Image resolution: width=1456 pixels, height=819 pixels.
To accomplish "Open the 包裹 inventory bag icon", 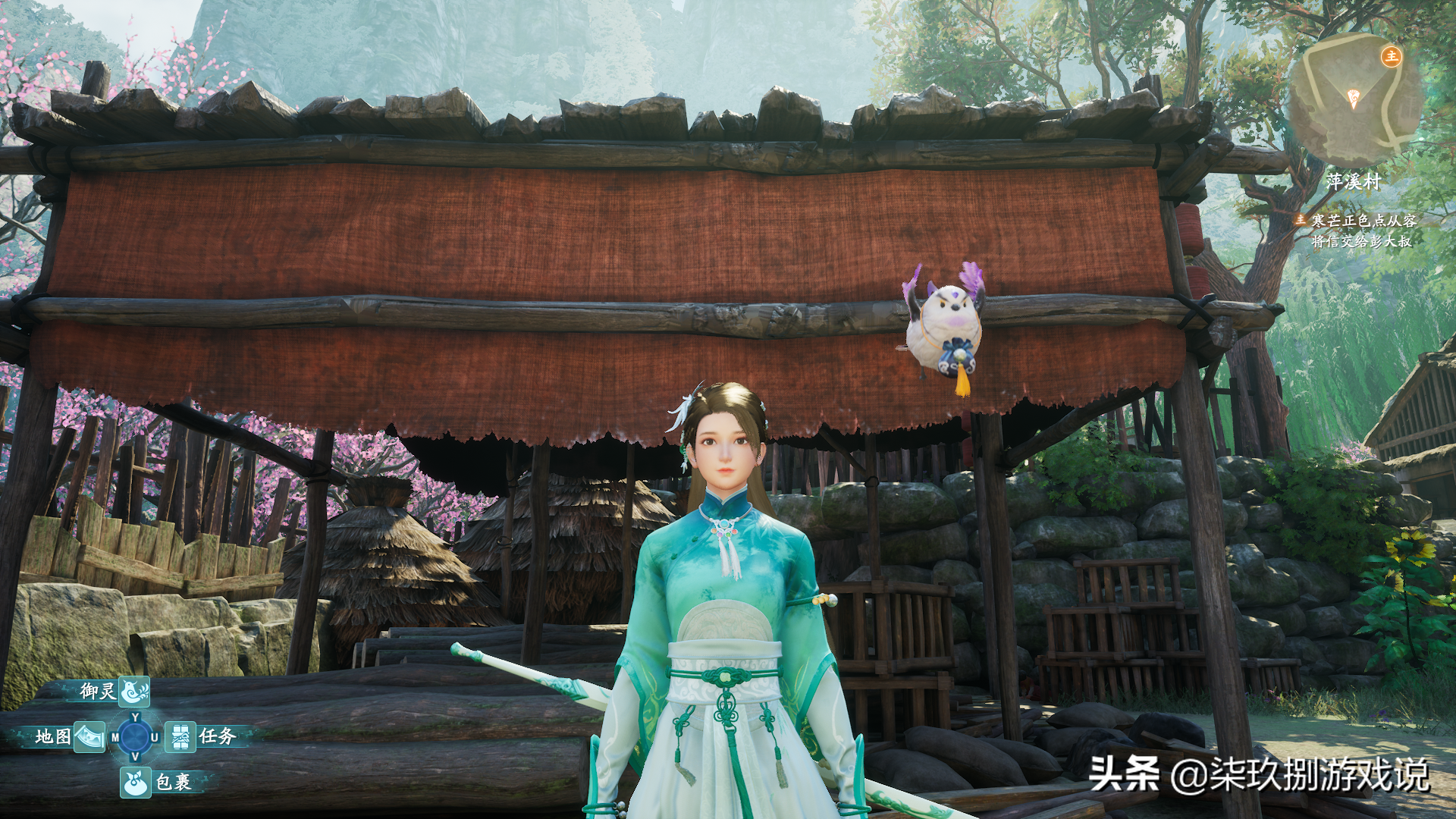I will (135, 783).
